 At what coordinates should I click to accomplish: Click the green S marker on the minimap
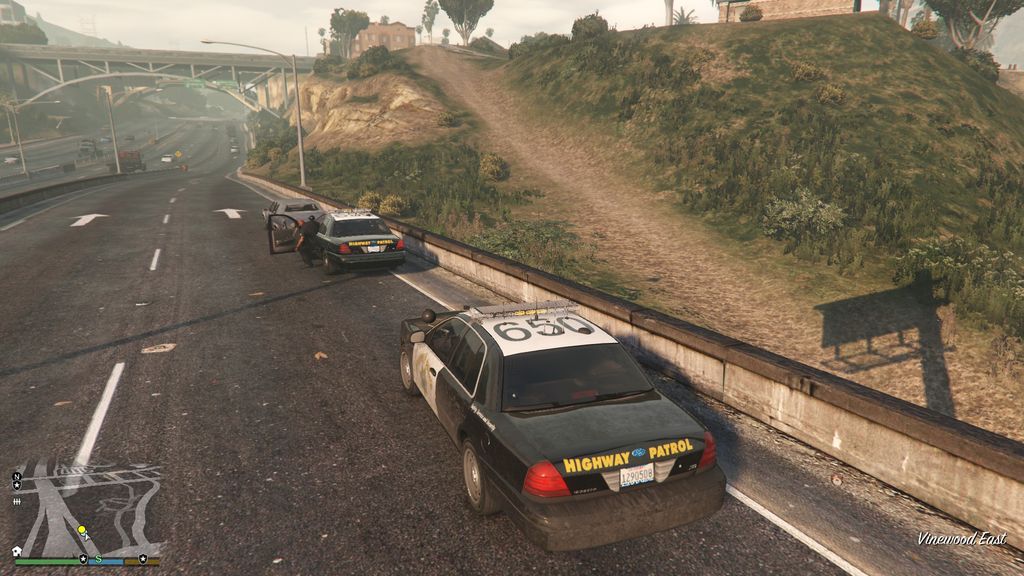click(99, 558)
